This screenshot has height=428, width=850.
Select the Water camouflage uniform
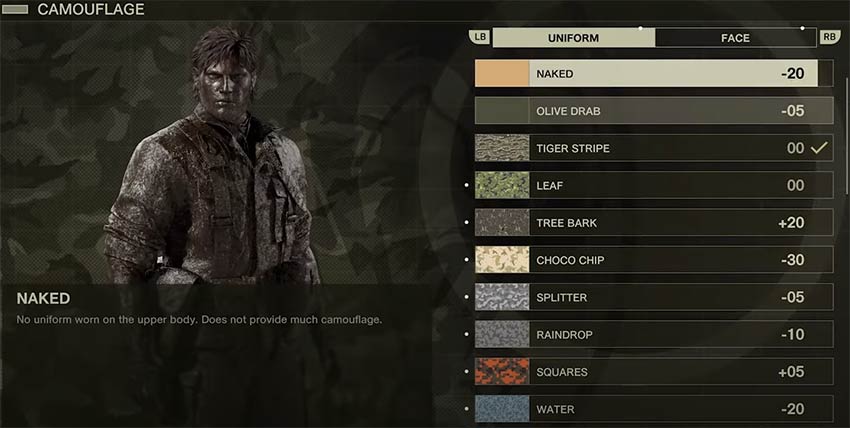653,409
